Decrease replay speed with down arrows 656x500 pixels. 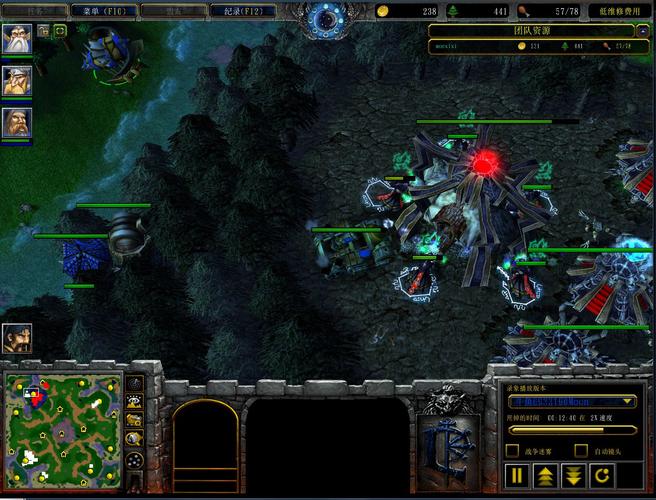tap(574, 475)
